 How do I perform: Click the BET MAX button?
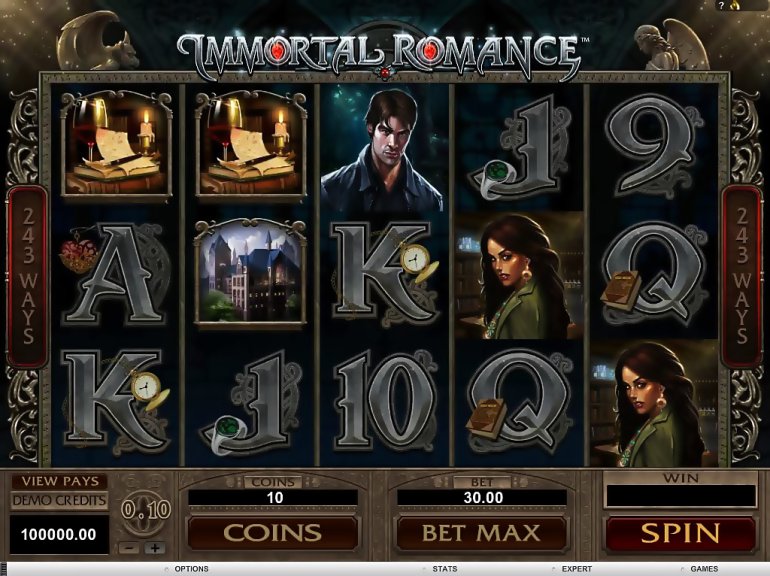480,532
